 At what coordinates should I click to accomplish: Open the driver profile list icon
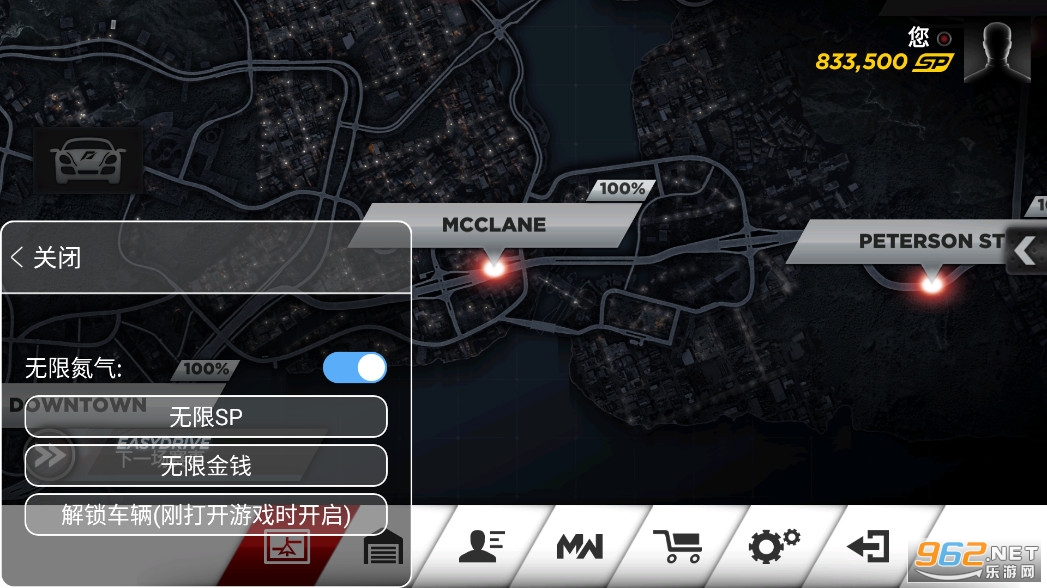pos(481,546)
